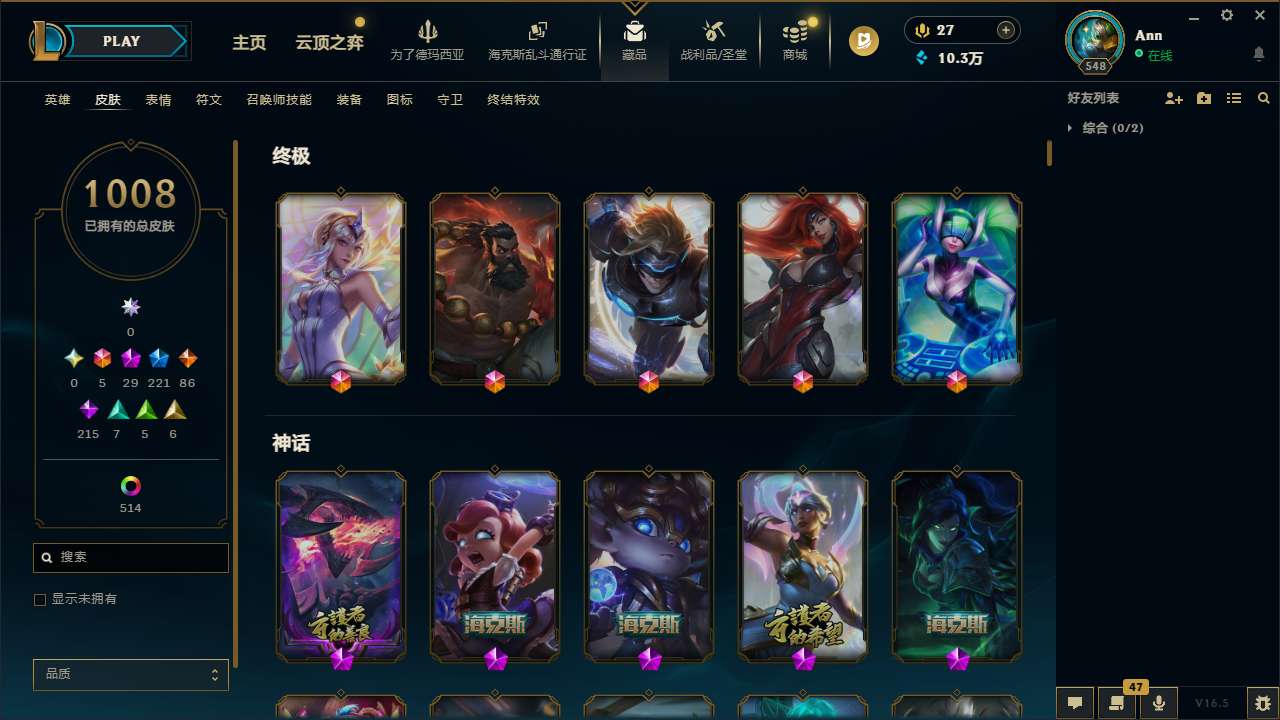Enable the 显示未拥有 checkbox
The image size is (1280, 720).
(40, 599)
